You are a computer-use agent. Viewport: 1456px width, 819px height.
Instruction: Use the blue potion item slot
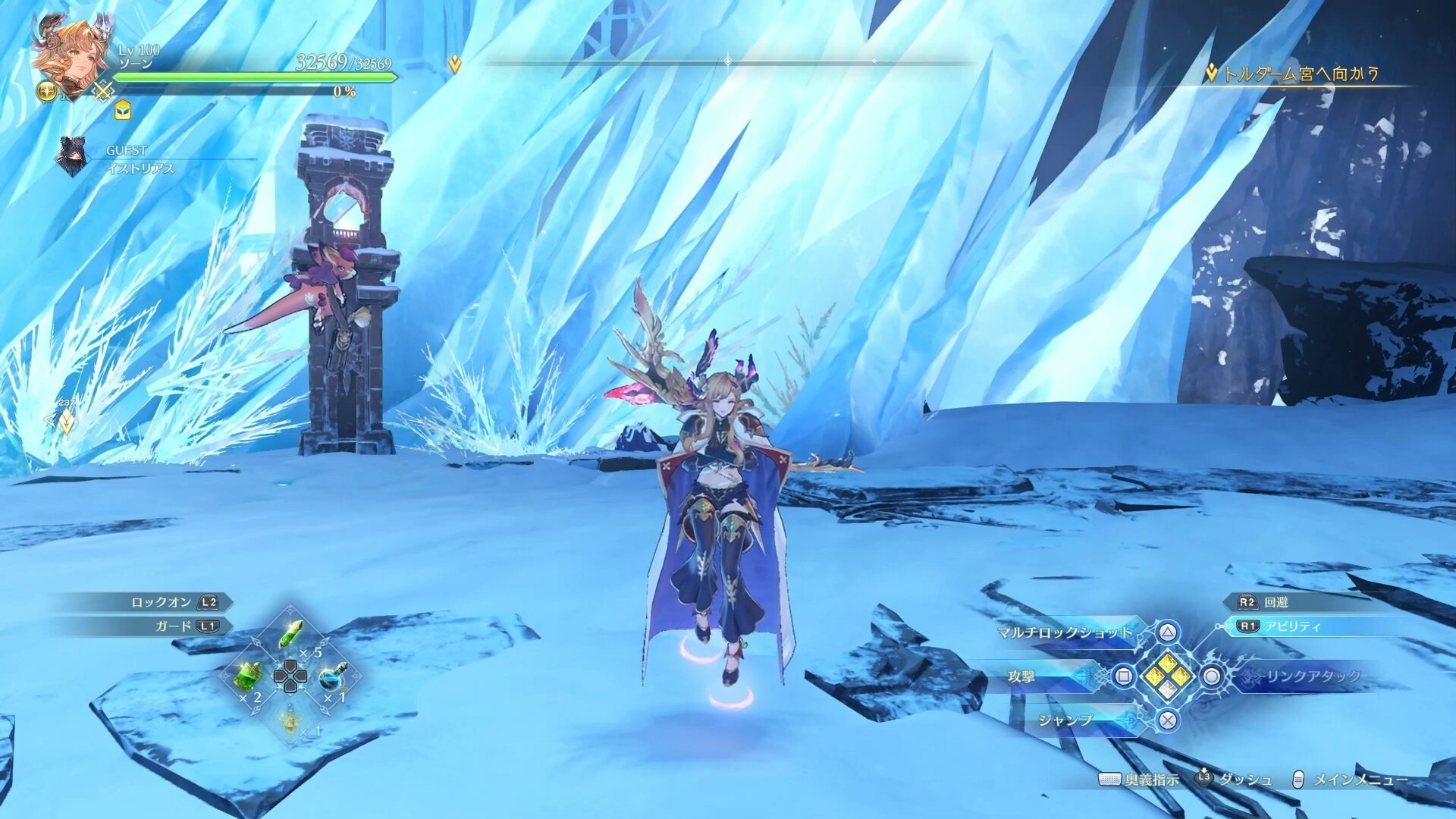tap(332, 676)
